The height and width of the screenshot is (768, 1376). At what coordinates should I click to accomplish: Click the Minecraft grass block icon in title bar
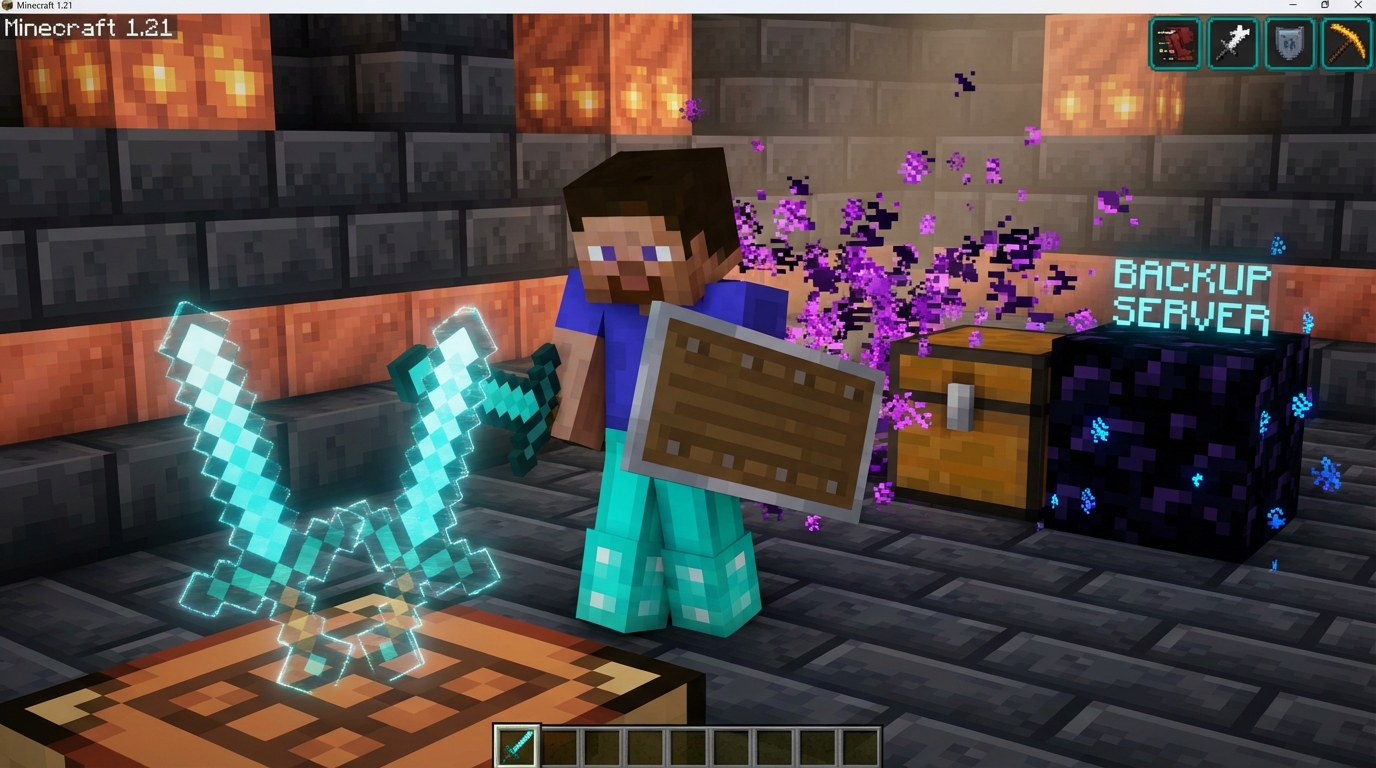pos(8,5)
